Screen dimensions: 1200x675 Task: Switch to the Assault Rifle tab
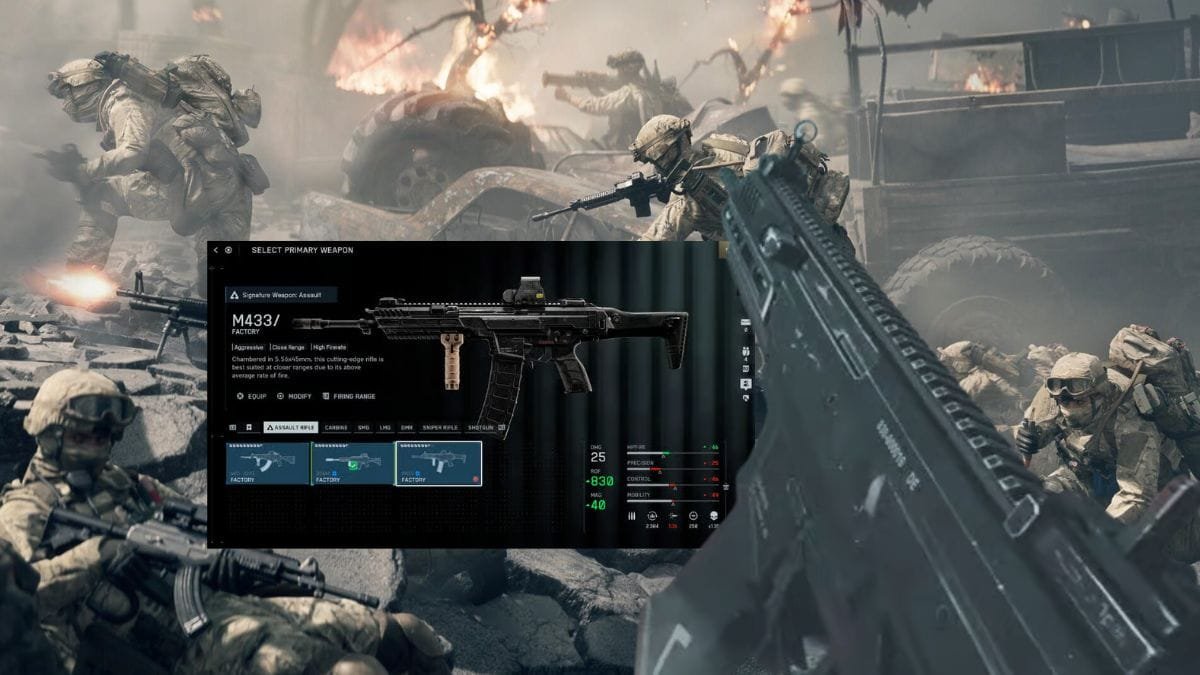click(290, 427)
